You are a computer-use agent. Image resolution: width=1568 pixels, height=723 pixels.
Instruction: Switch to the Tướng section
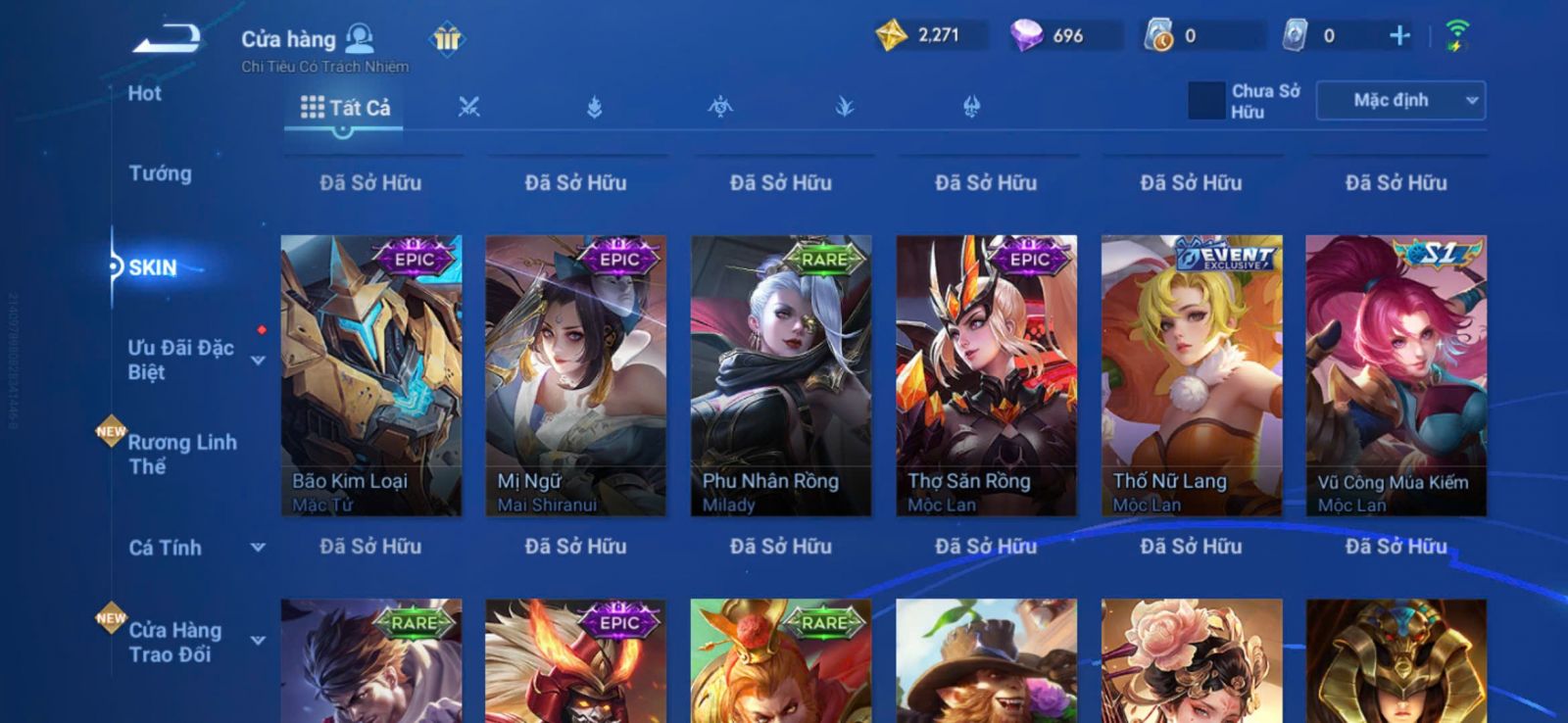160,173
